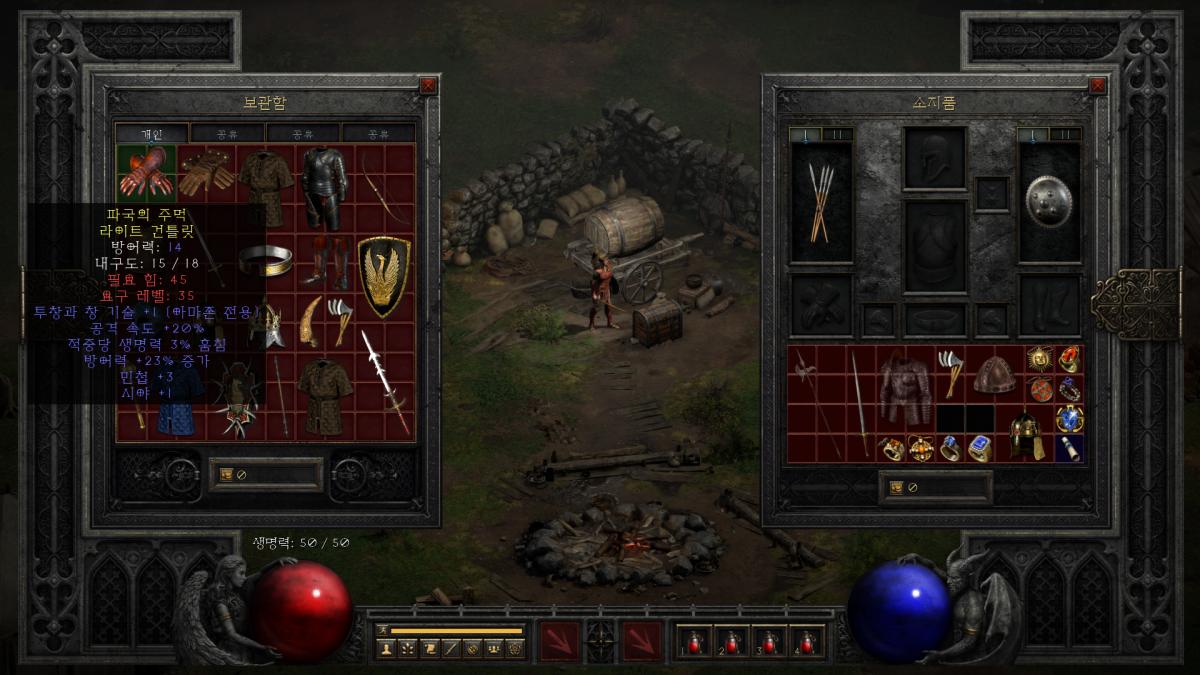The width and height of the screenshot is (1200, 675).
Task: Close the inventory window
Action: click(1099, 86)
